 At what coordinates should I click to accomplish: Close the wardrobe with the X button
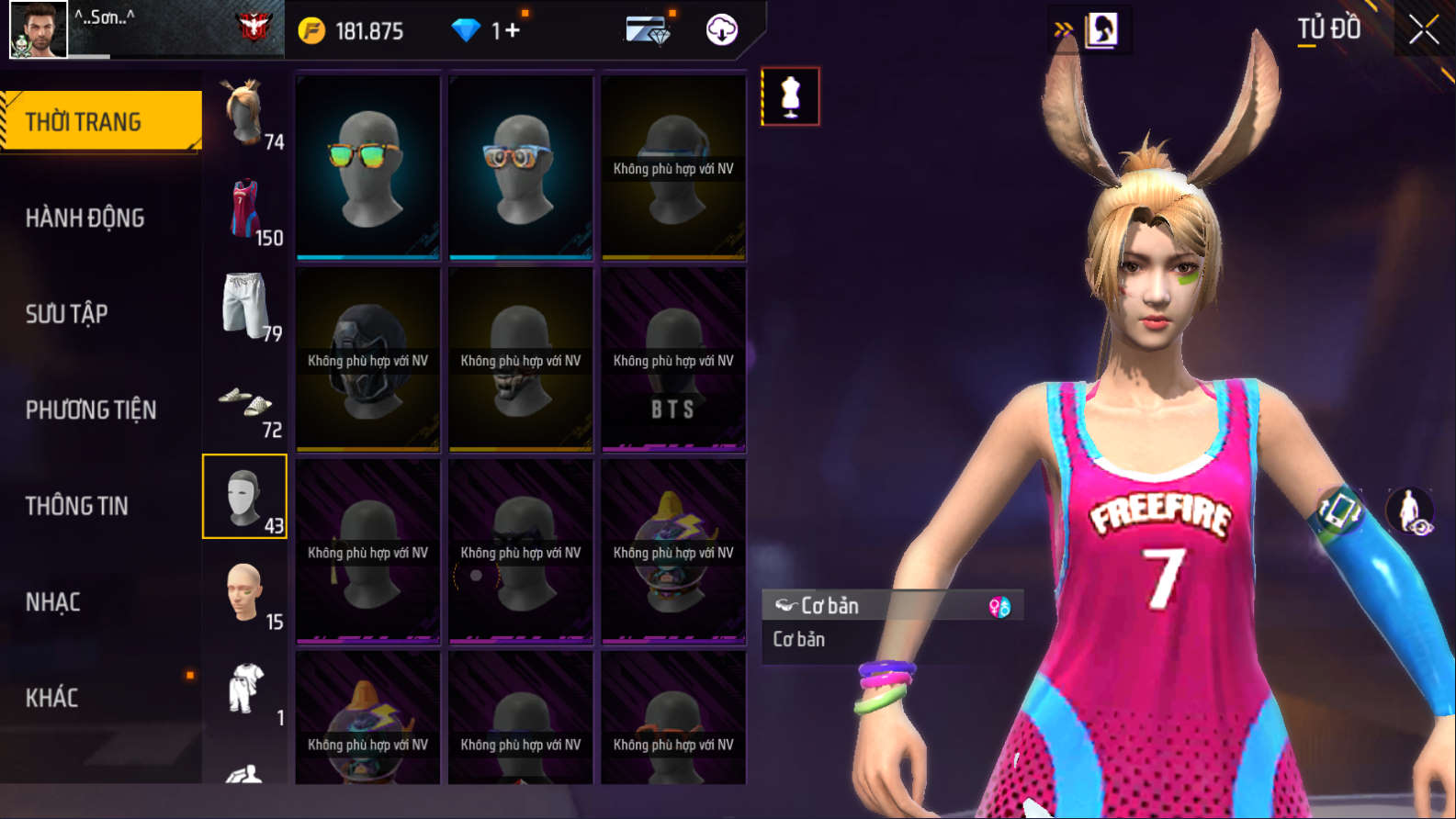coord(1423,30)
